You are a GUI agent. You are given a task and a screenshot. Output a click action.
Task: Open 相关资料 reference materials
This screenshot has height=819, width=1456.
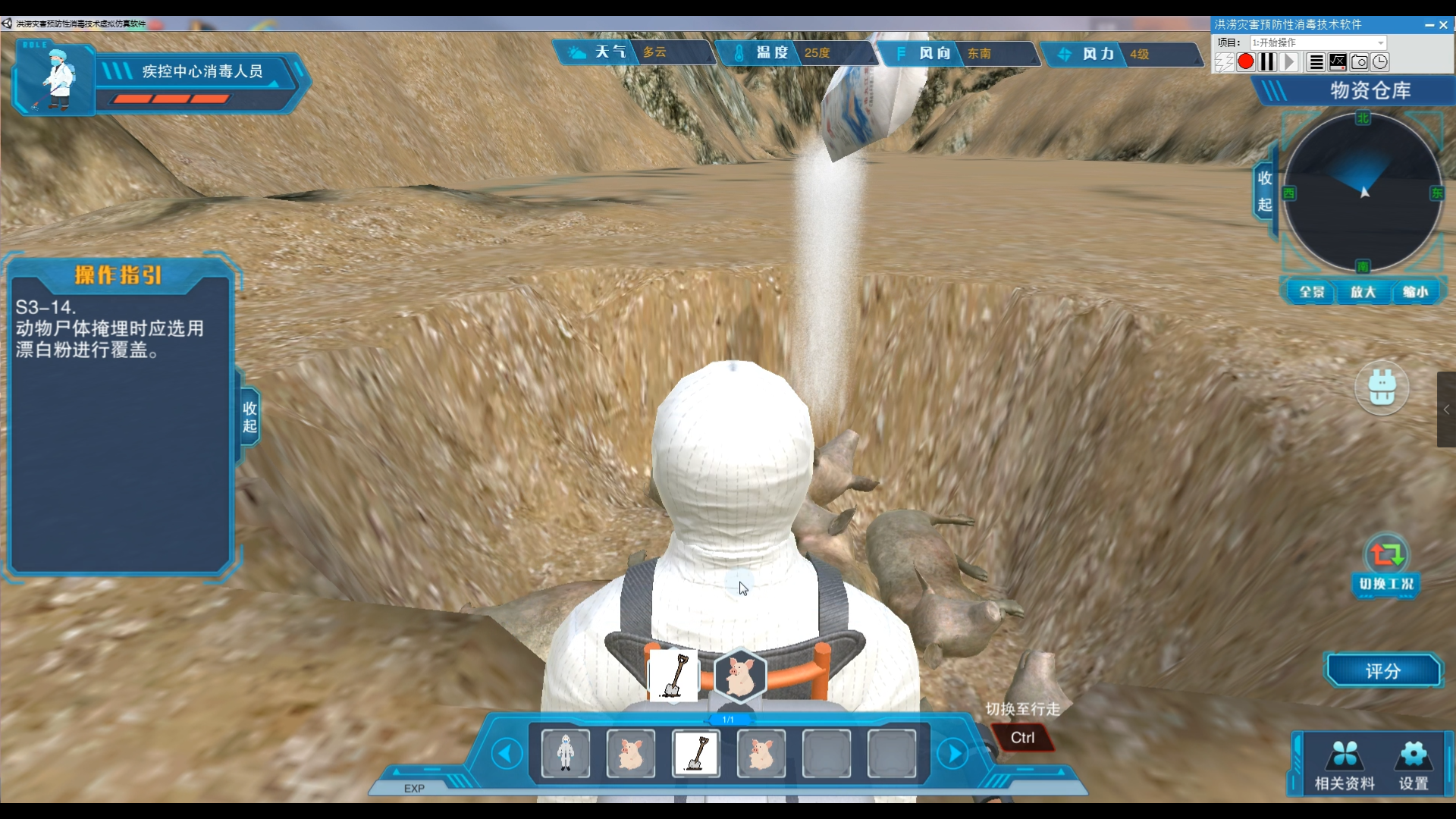[1345, 764]
